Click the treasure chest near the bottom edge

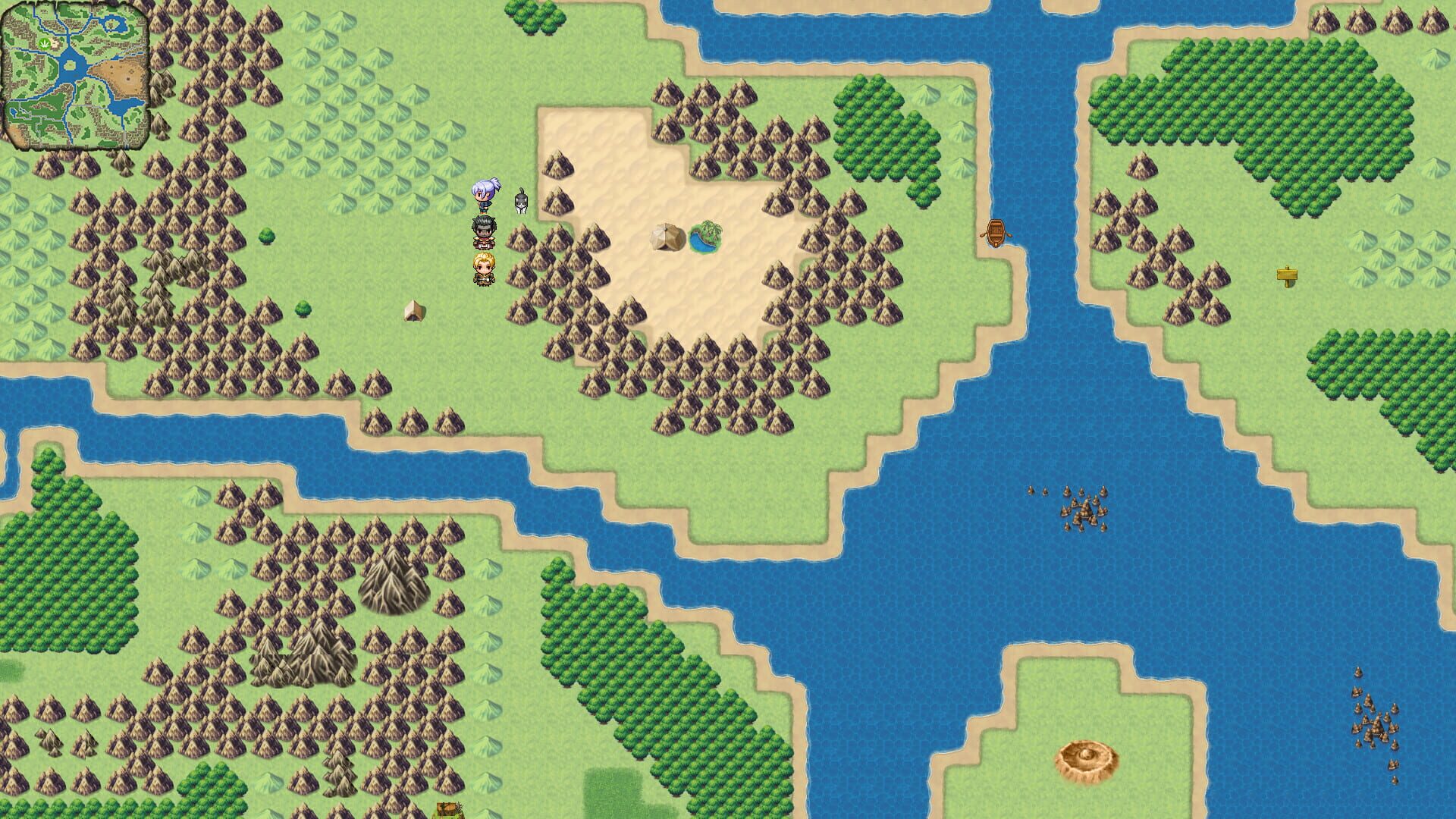pyautogui.click(x=447, y=810)
